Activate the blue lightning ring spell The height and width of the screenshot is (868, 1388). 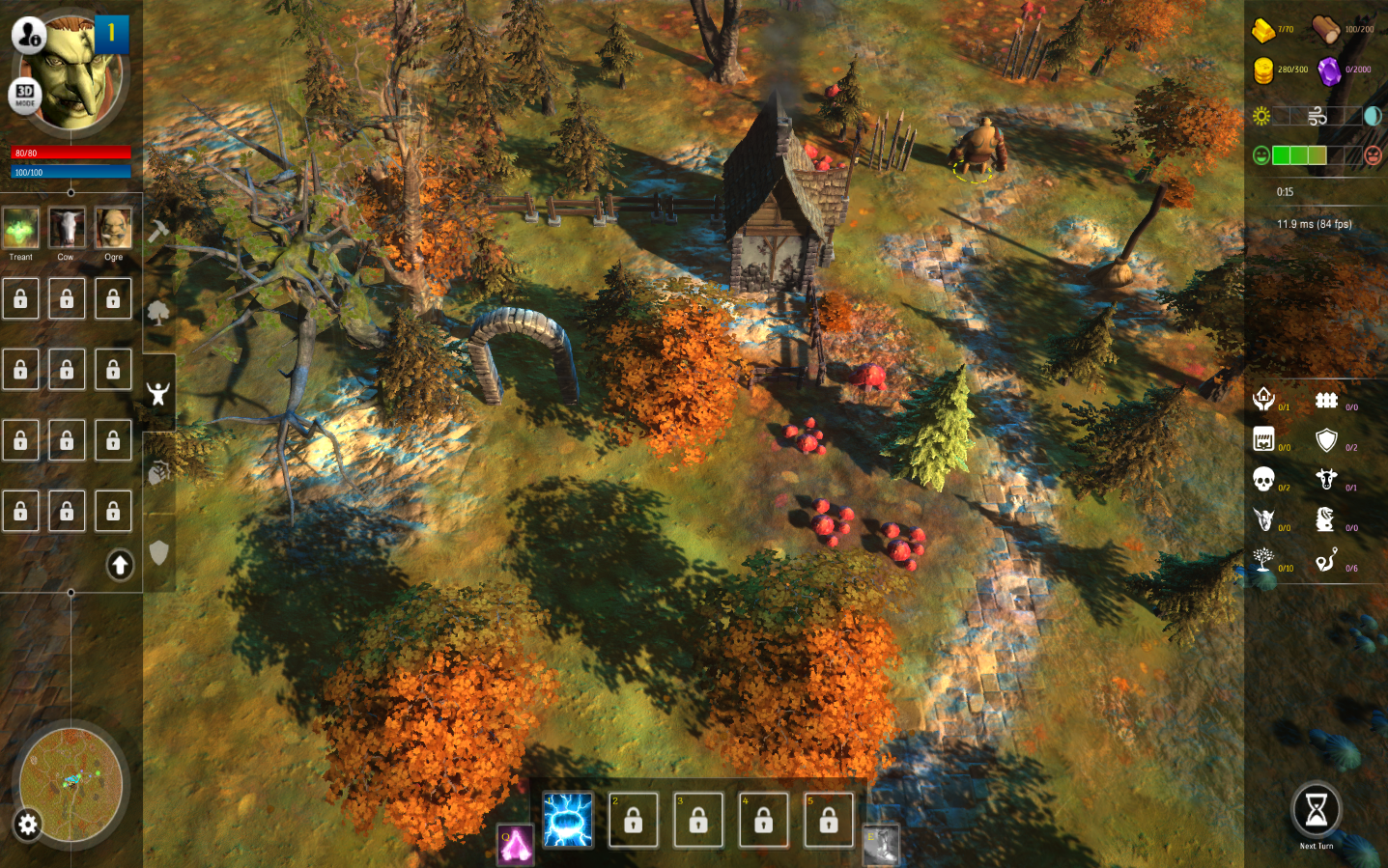(568, 820)
